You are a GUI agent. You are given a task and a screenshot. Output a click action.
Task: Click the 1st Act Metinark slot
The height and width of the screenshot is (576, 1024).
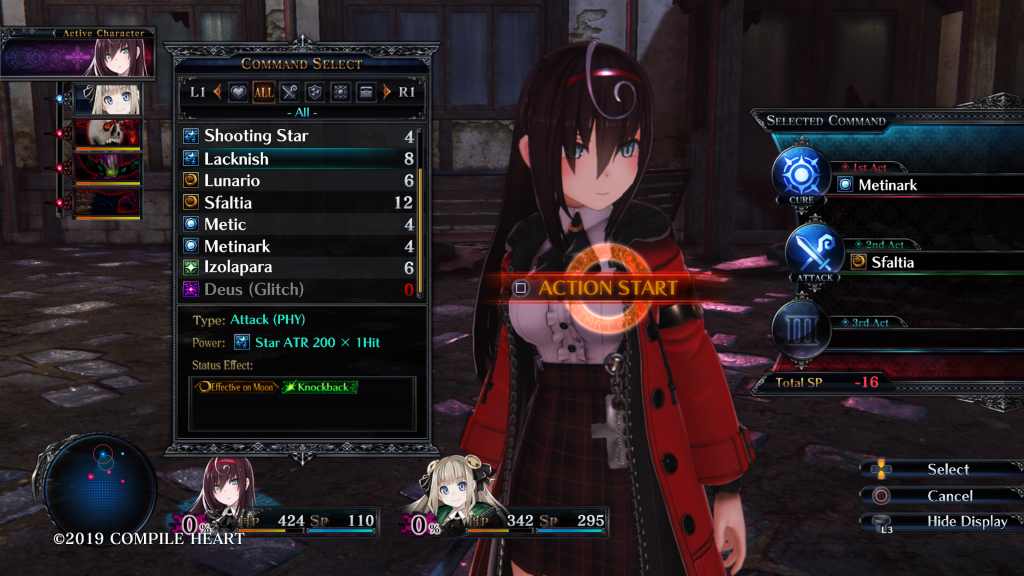(900, 184)
